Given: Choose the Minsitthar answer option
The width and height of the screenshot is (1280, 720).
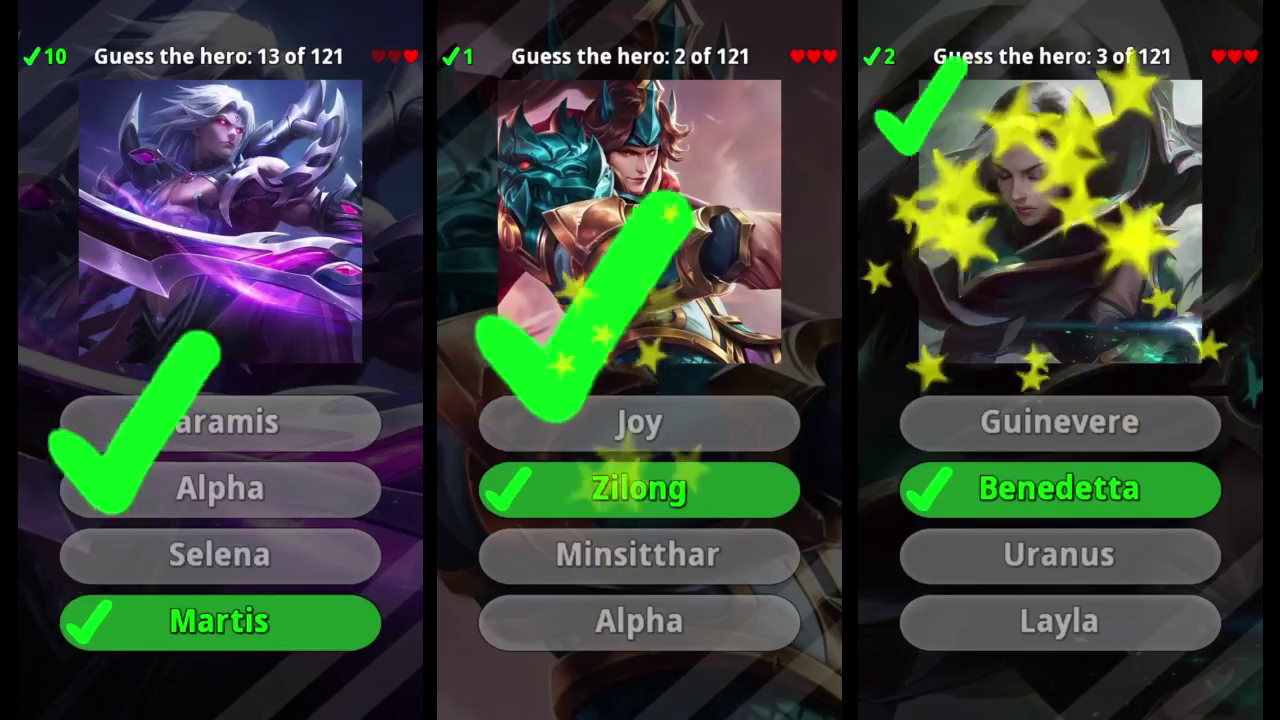Looking at the screenshot, I should click(640, 556).
